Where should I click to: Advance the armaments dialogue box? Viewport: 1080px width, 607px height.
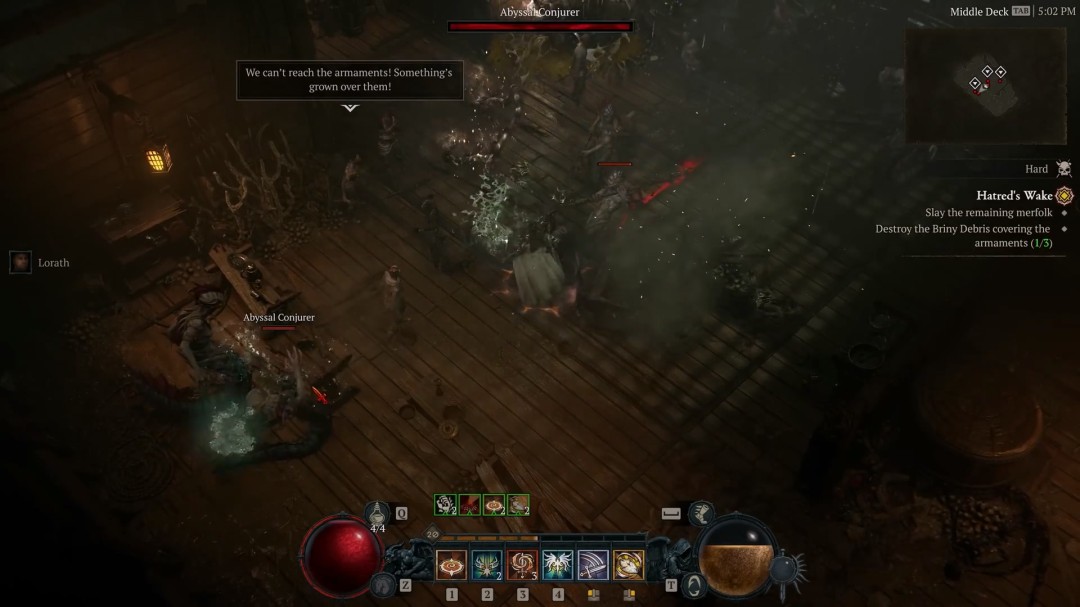(349, 81)
